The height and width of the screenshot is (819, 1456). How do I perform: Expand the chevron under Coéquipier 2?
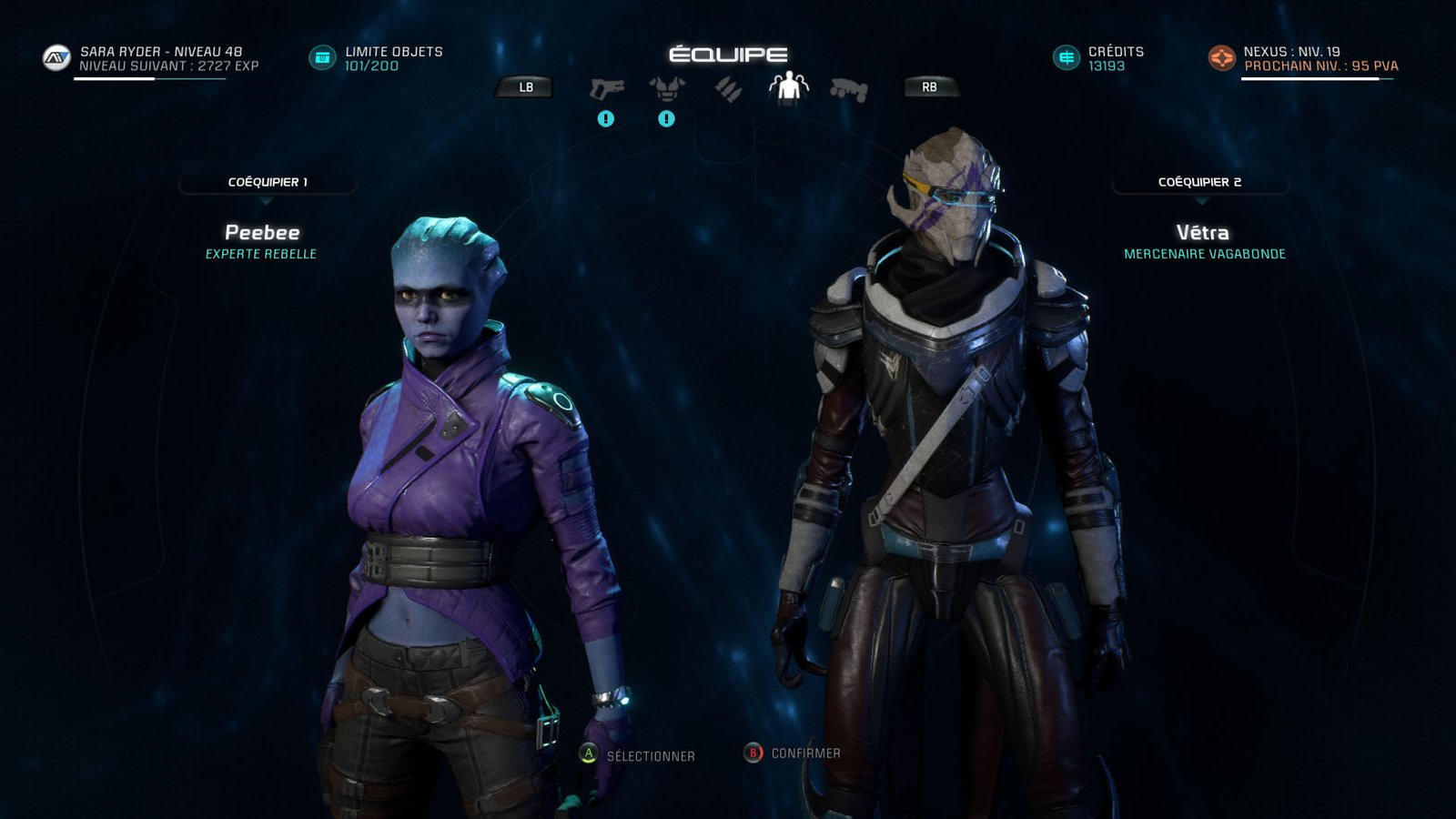coord(1203,201)
